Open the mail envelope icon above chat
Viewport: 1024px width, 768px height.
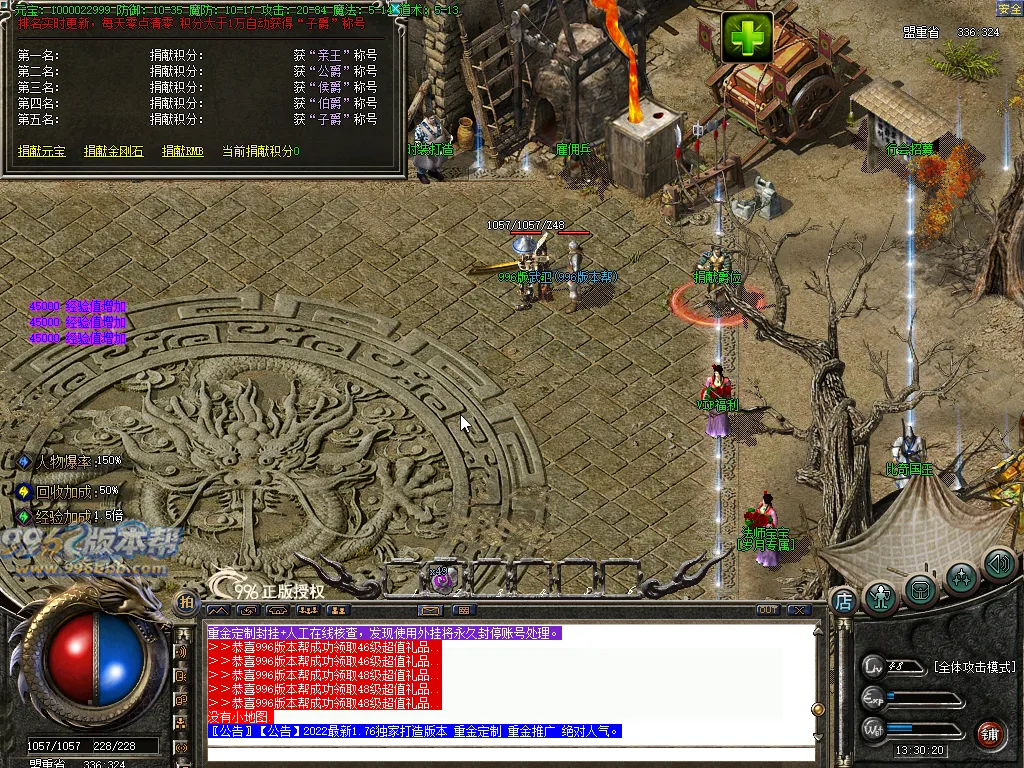[430, 610]
